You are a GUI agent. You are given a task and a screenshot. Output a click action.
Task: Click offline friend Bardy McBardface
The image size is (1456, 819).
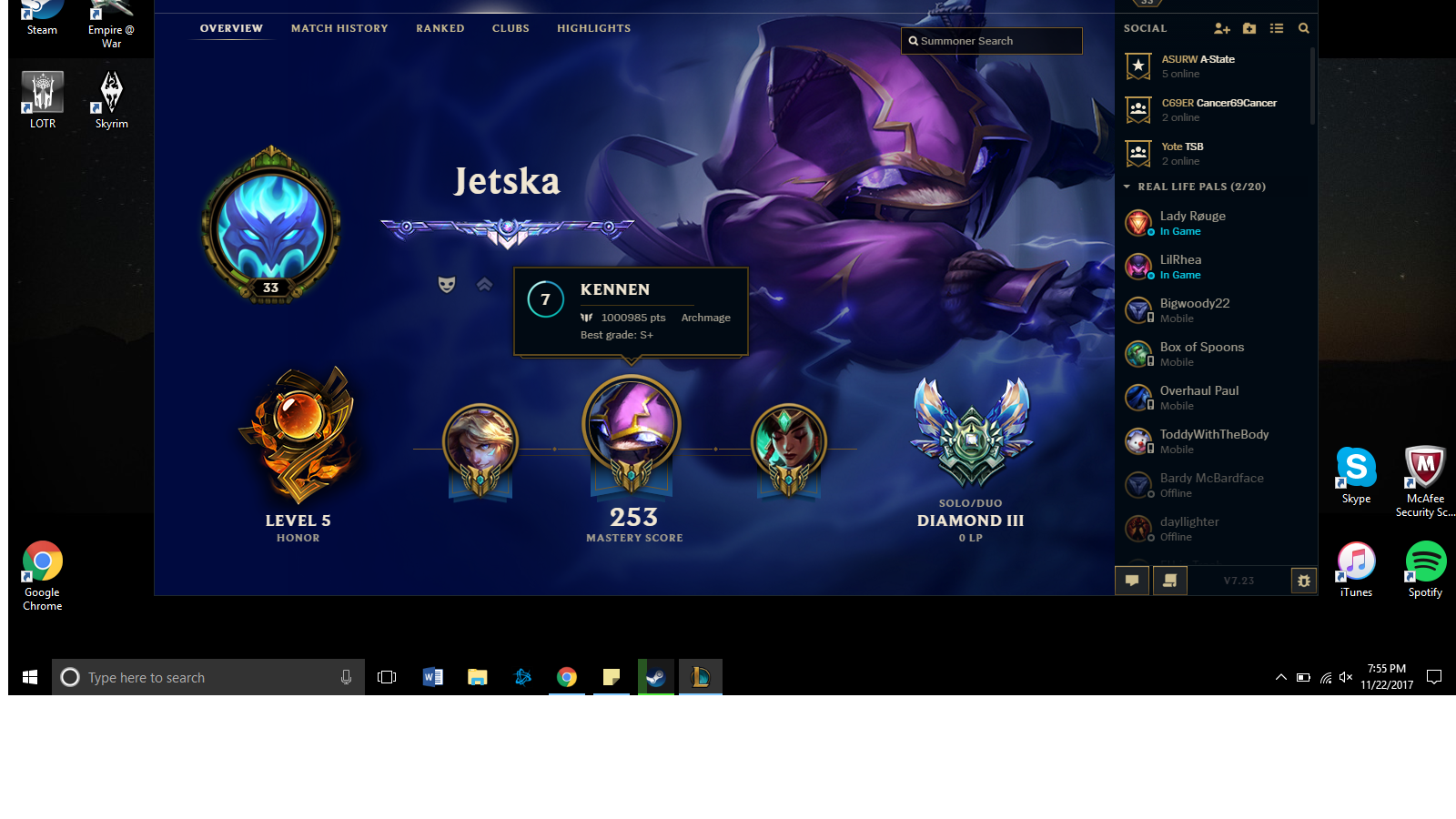pos(1211,484)
